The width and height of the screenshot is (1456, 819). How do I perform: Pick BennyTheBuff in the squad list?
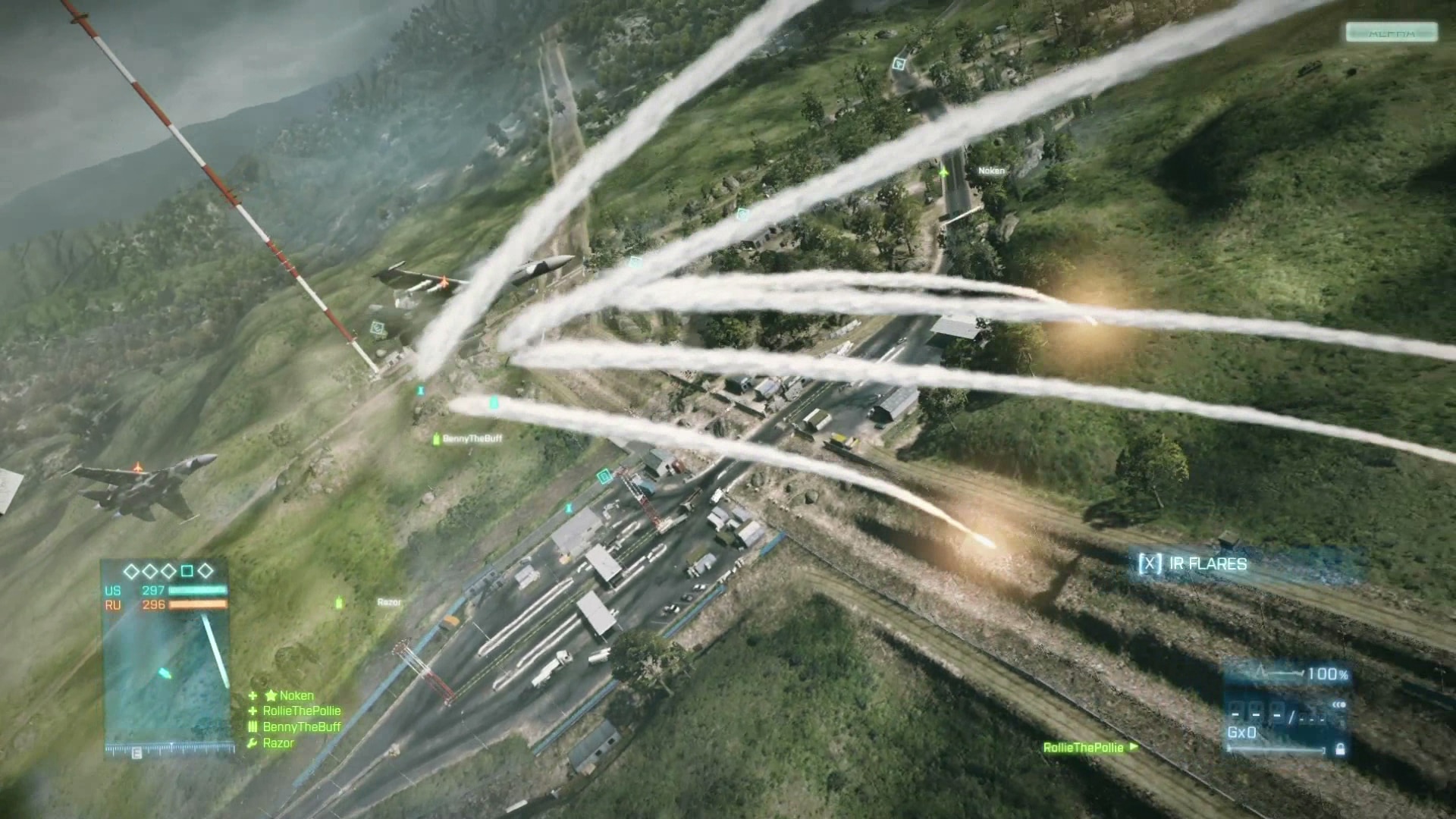[x=301, y=726]
